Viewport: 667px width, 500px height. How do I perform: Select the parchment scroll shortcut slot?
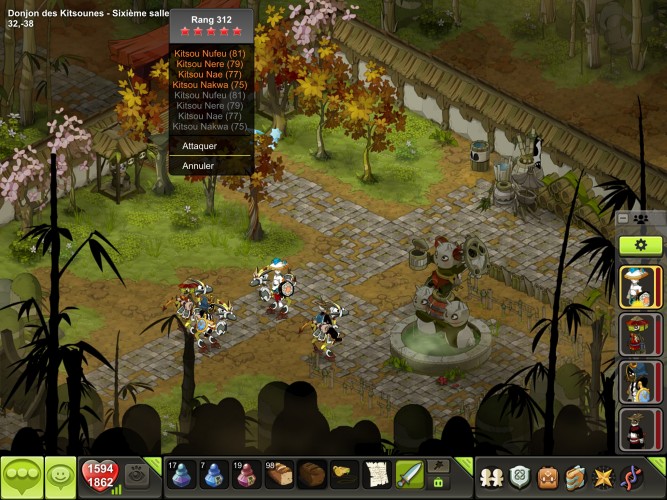click(376, 474)
